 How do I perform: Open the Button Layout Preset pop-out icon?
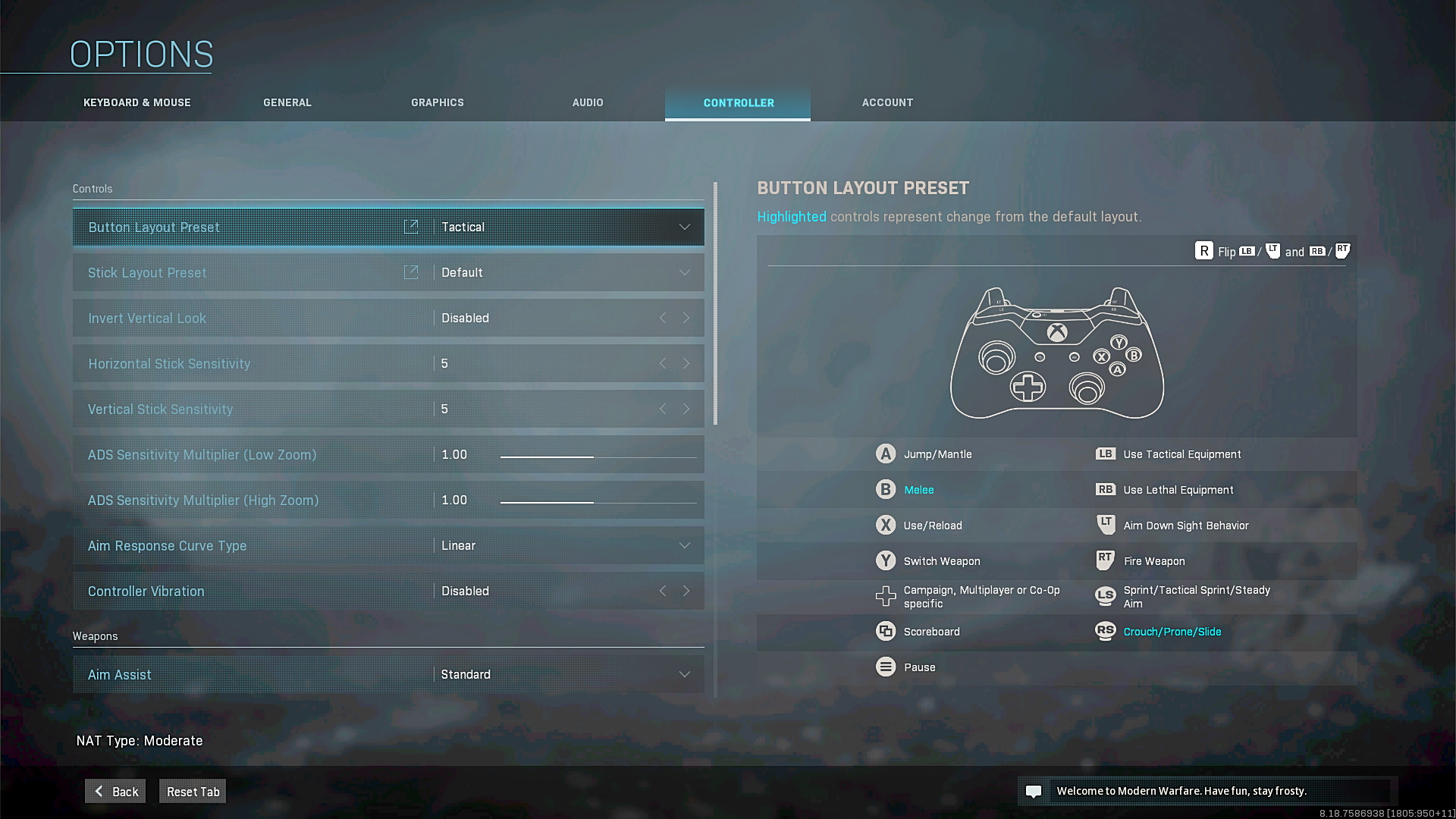[x=411, y=226]
